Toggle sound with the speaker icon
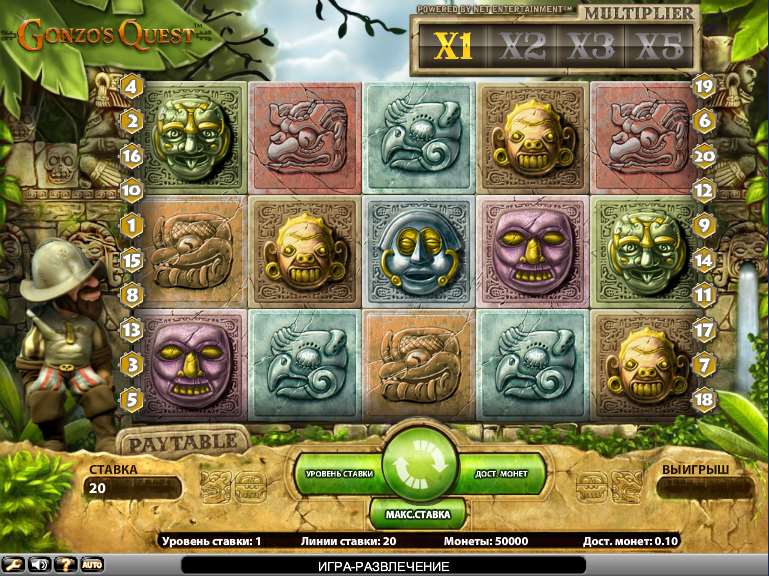This screenshot has height=576, width=769. point(40,565)
